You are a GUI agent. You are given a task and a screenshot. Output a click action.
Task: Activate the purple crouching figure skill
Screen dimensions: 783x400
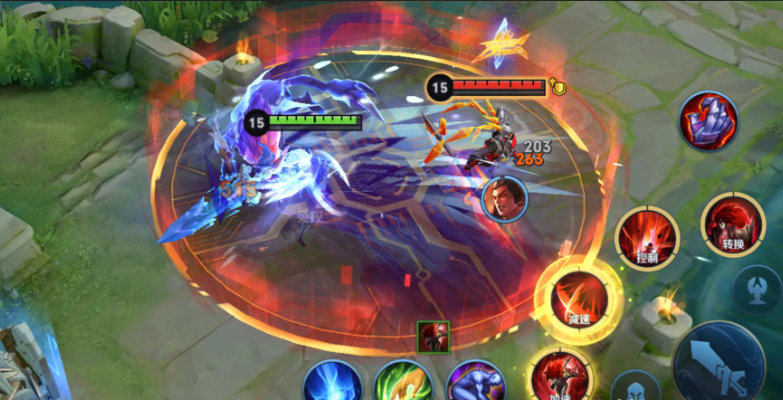475,385
